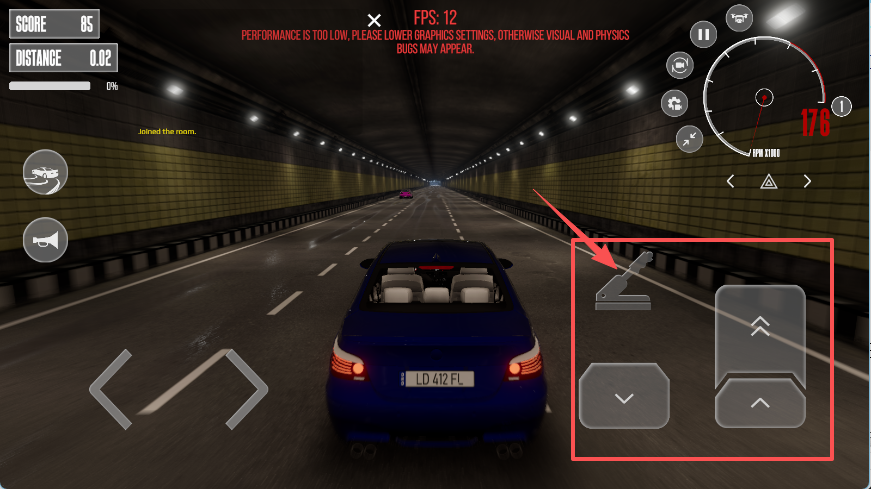Switch camera view with the rotate-camera icon
The height and width of the screenshot is (489, 871).
pyautogui.click(x=680, y=66)
